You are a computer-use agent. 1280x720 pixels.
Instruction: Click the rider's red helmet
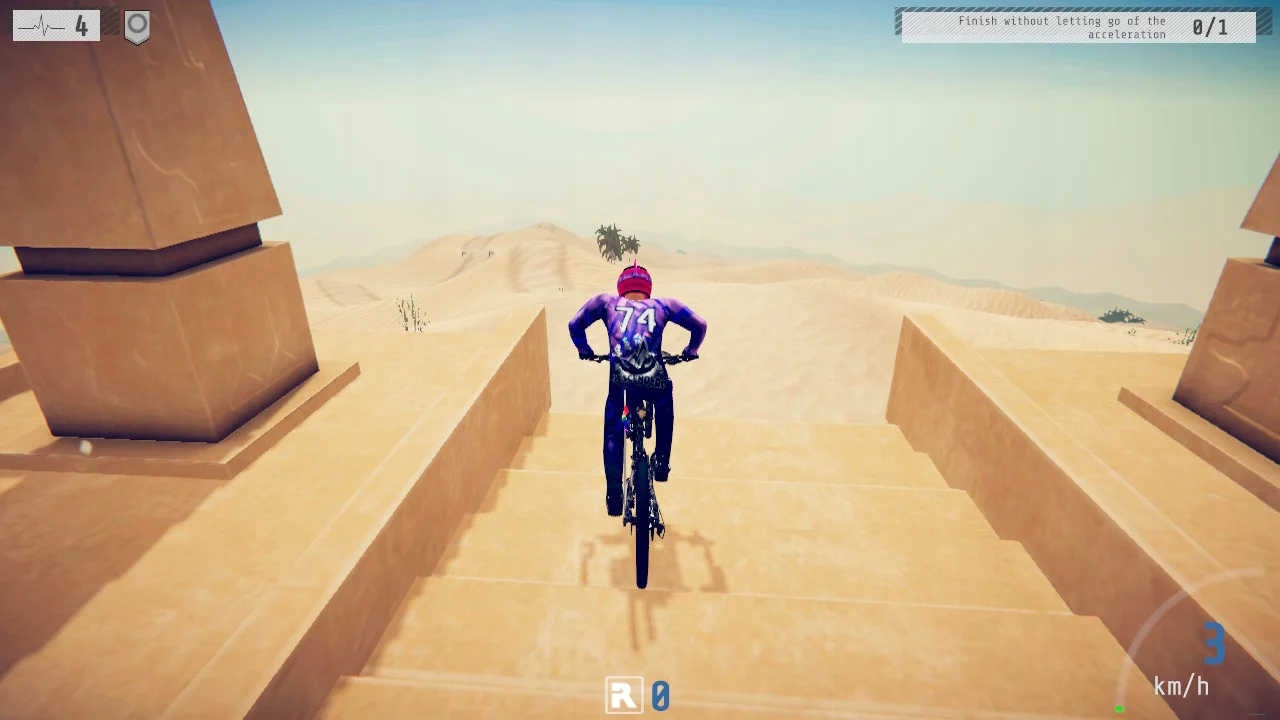pyautogui.click(x=632, y=282)
